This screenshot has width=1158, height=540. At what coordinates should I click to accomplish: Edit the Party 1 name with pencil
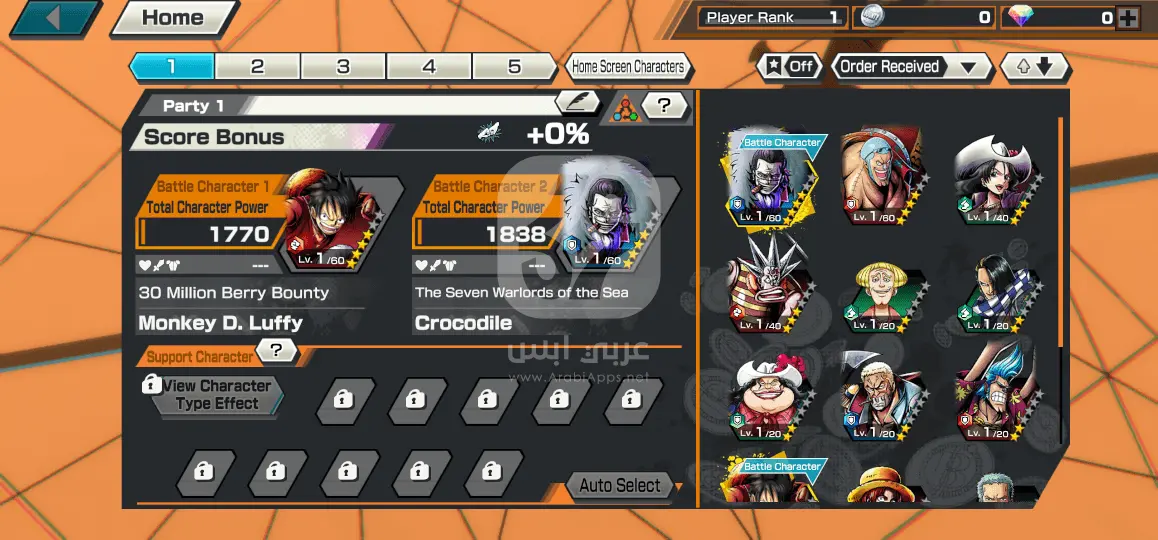[577, 102]
